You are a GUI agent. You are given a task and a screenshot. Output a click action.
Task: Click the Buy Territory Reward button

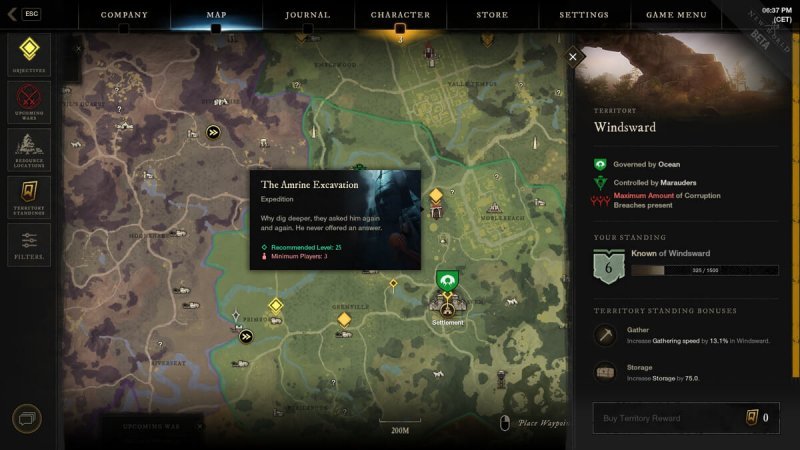[685, 418]
